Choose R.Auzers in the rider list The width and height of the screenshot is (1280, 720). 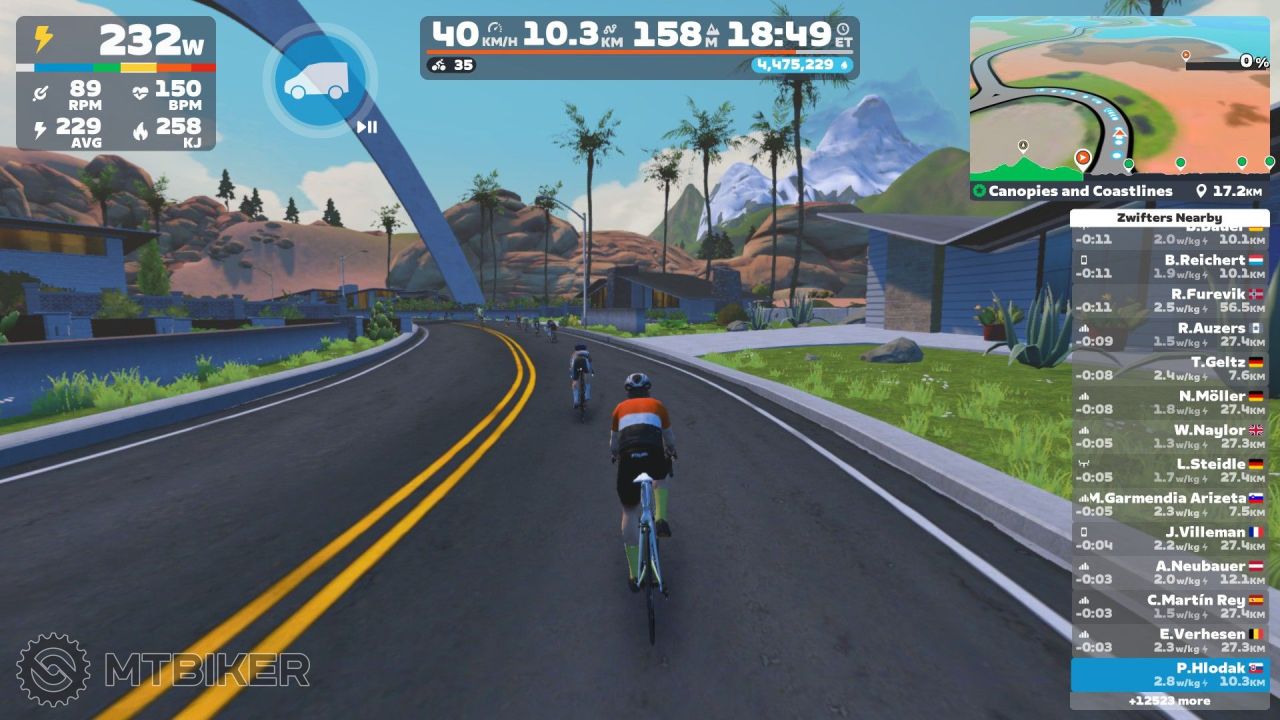pos(1170,334)
